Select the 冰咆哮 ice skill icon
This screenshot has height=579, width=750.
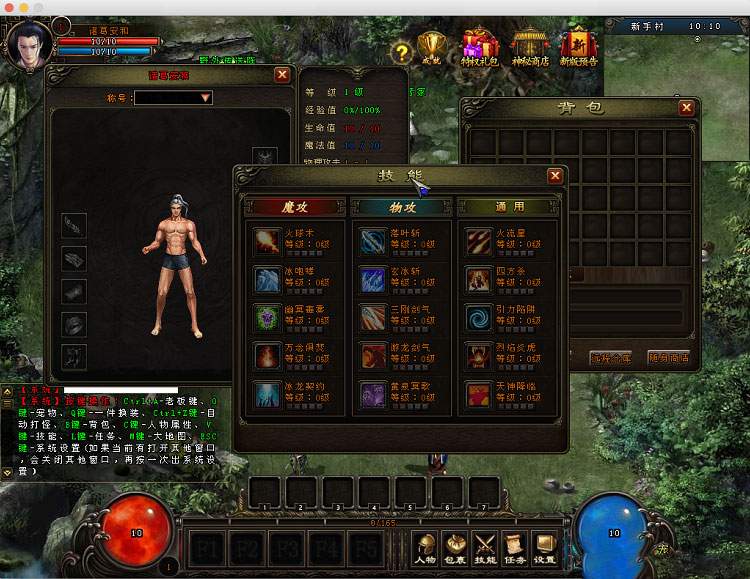click(x=267, y=279)
